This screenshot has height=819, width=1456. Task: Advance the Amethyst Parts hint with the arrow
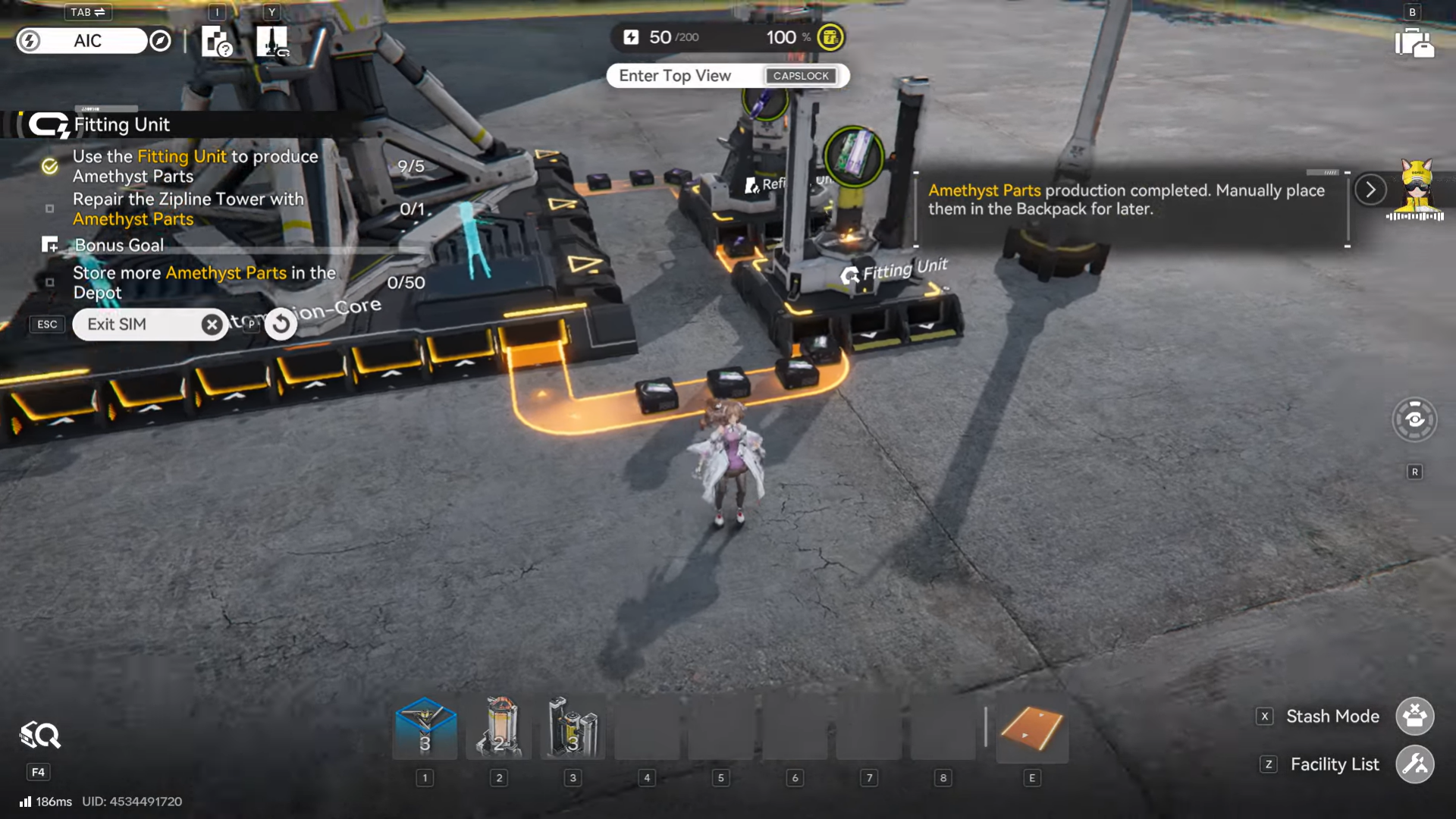click(1370, 190)
